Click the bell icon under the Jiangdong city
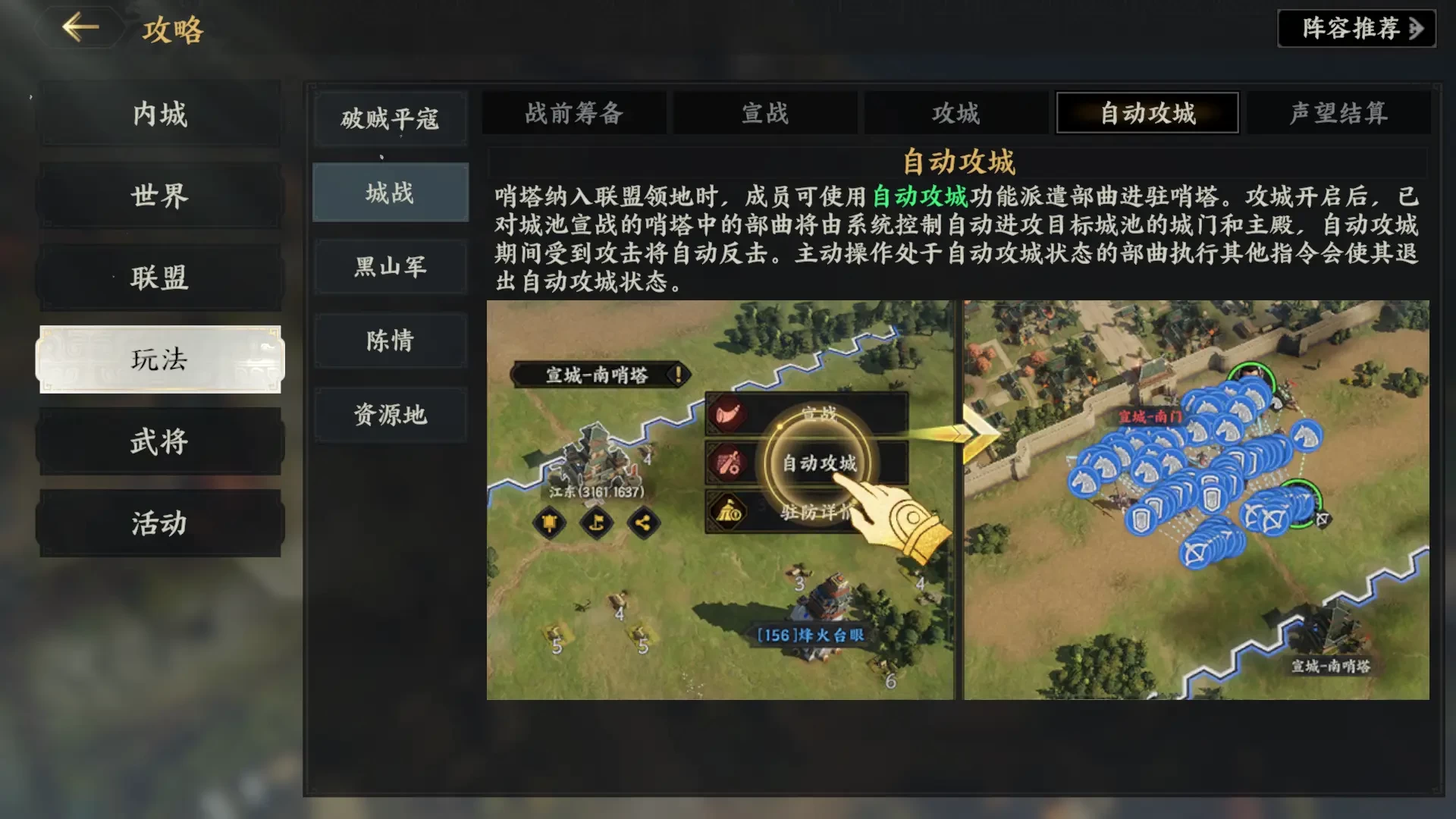The height and width of the screenshot is (819, 1456). point(548,523)
